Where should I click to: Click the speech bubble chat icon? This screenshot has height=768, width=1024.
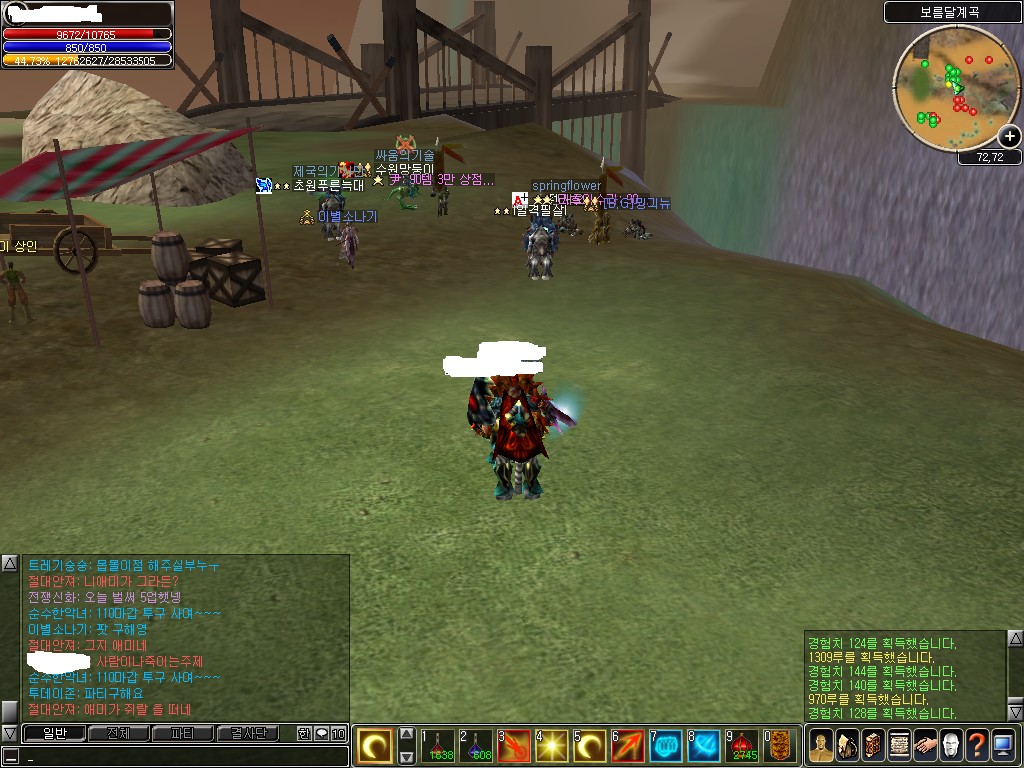click(321, 733)
